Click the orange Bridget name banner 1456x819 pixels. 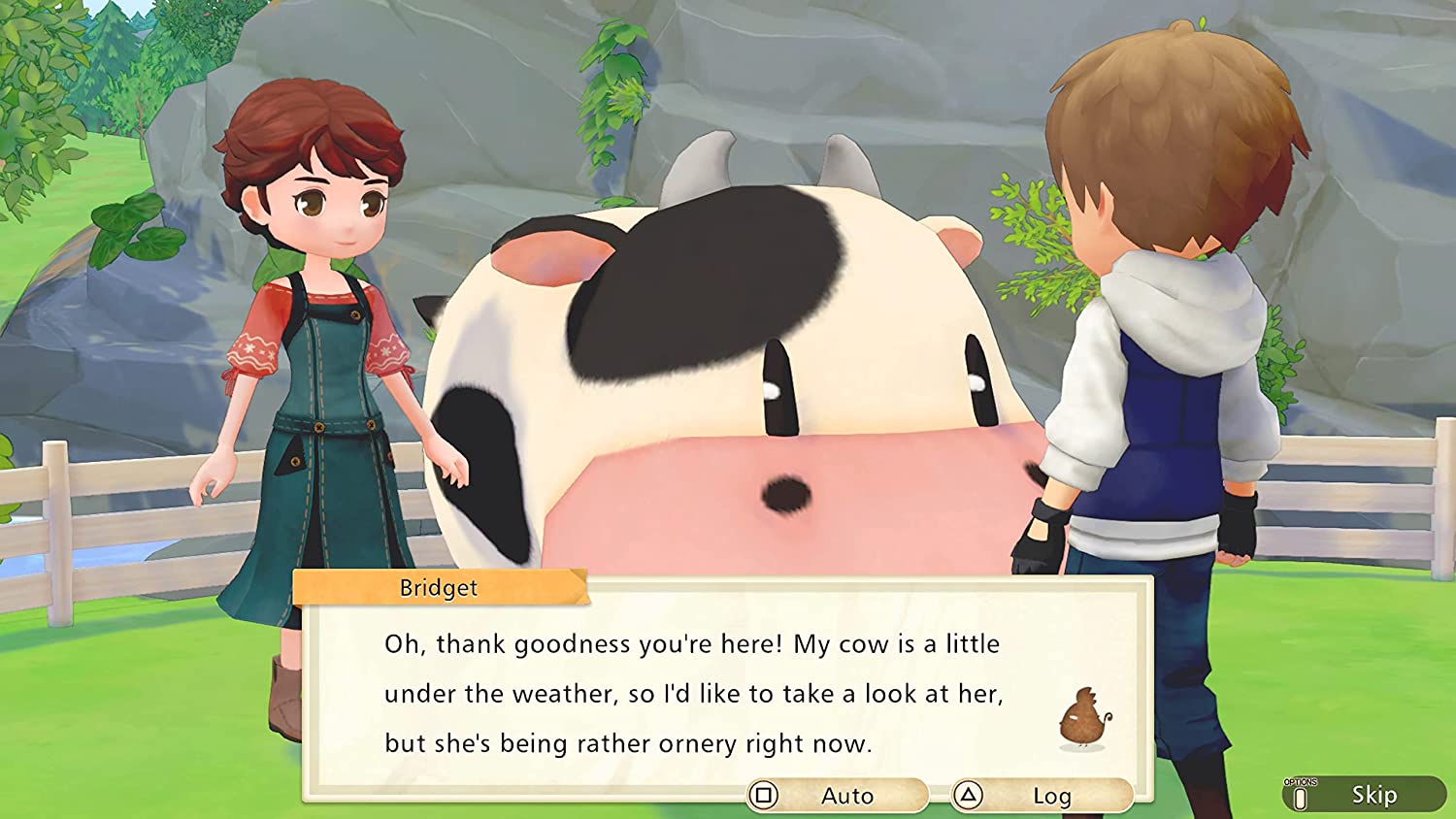[x=439, y=587]
